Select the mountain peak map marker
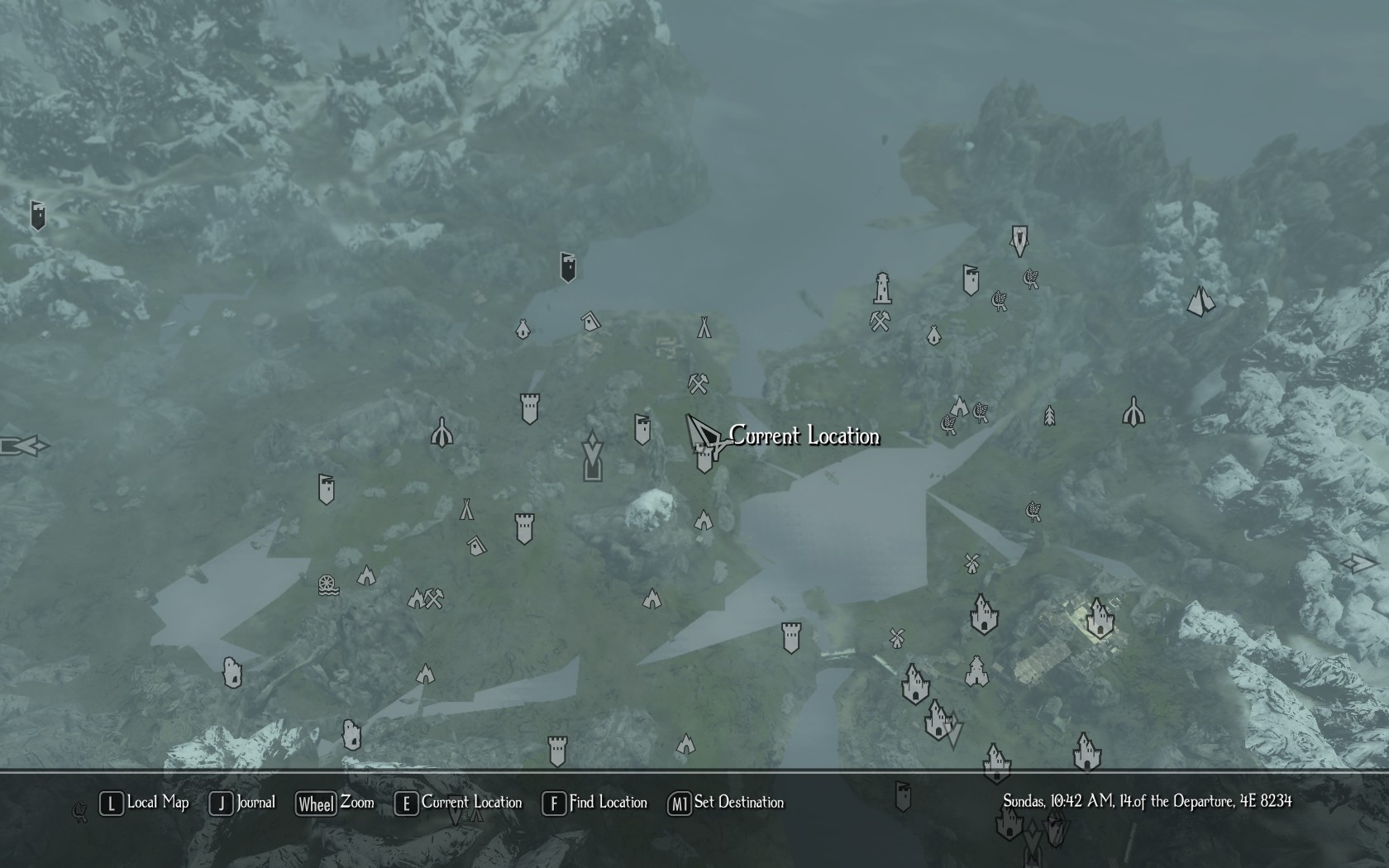The image size is (1389, 868). [1200, 302]
